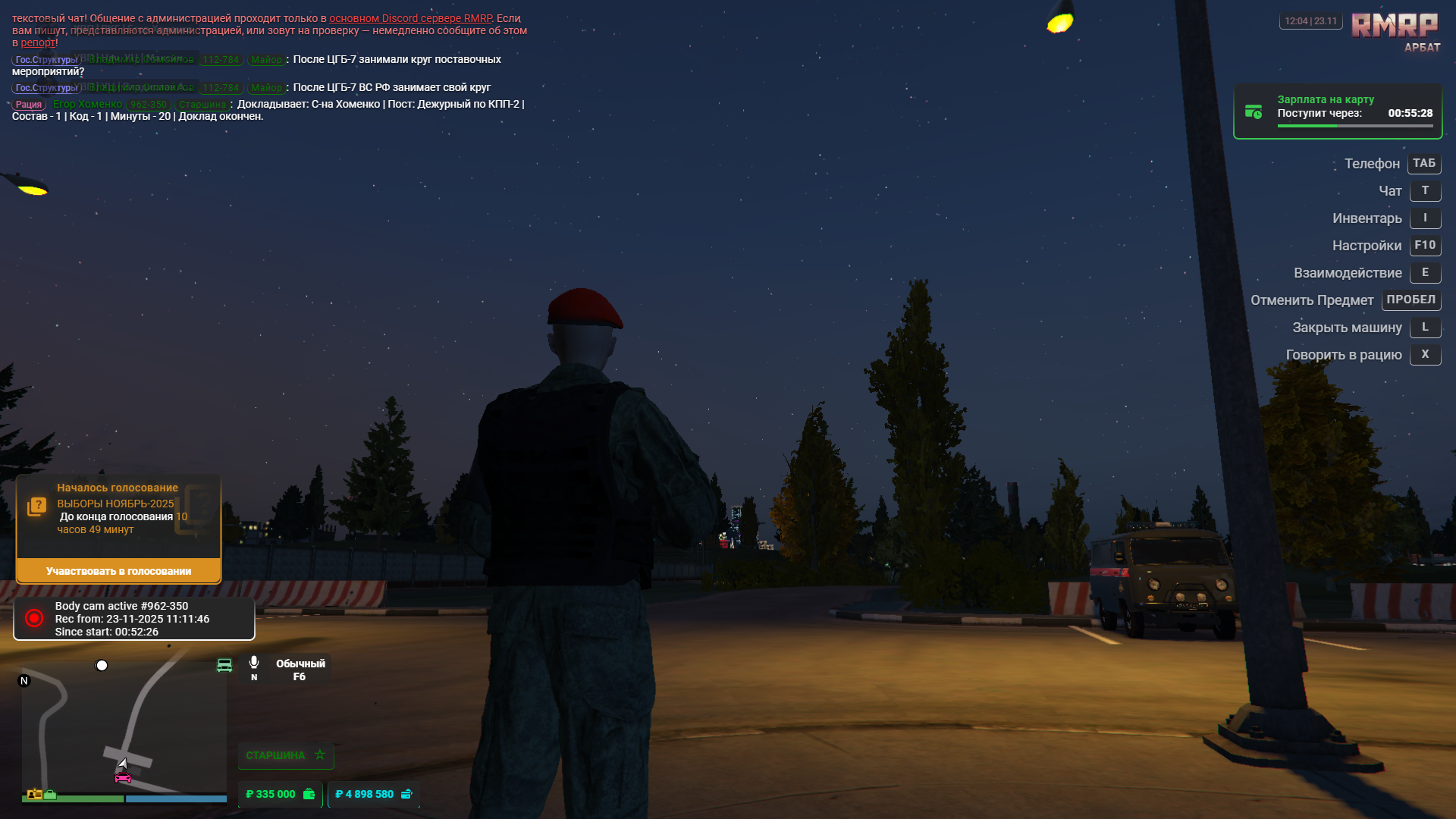This screenshot has width=1456, height=819.
Task: Toggle the body cam recording indicator
Action: (32, 618)
